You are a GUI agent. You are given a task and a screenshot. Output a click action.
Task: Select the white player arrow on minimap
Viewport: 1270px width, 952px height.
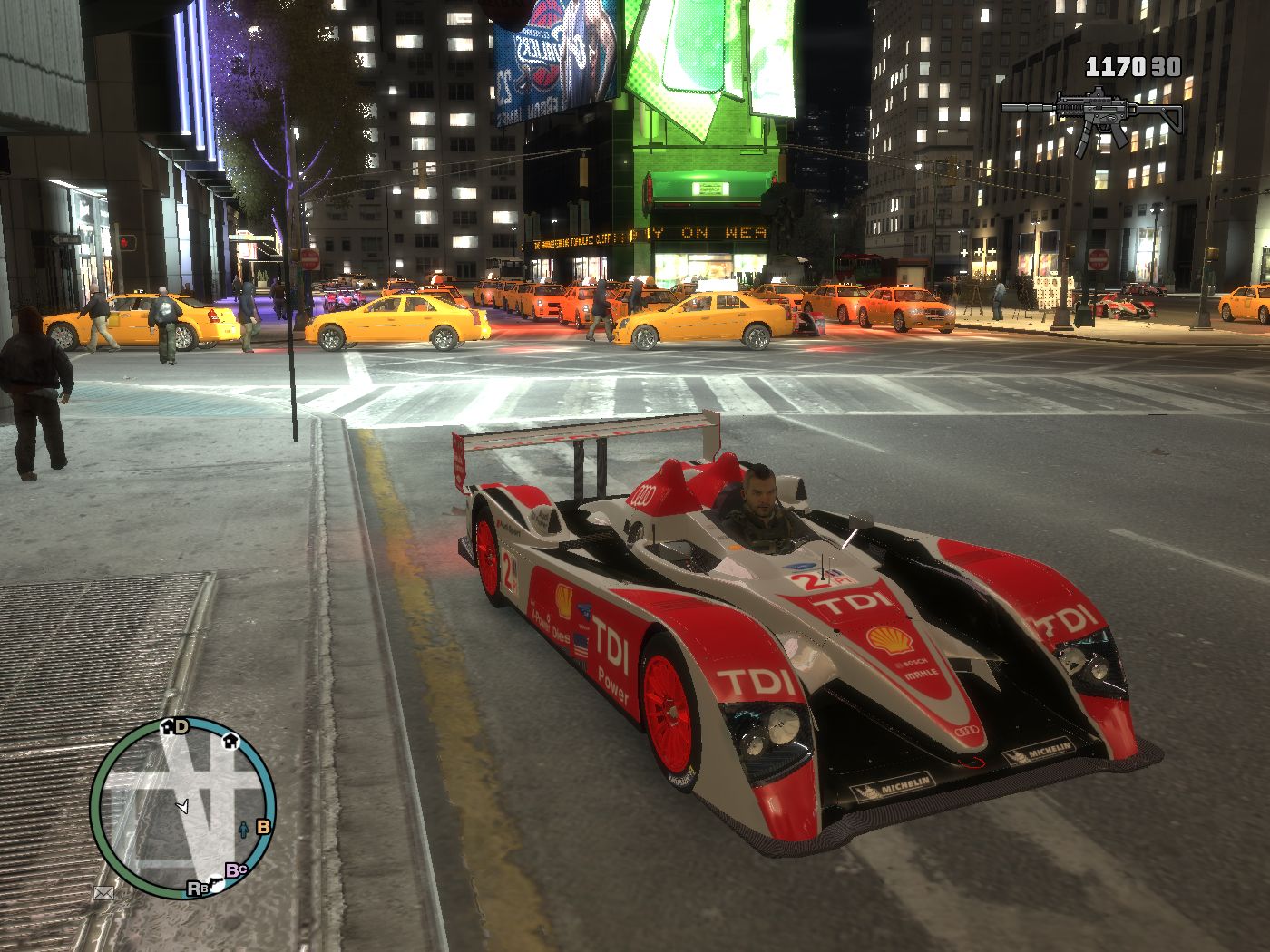tap(183, 805)
